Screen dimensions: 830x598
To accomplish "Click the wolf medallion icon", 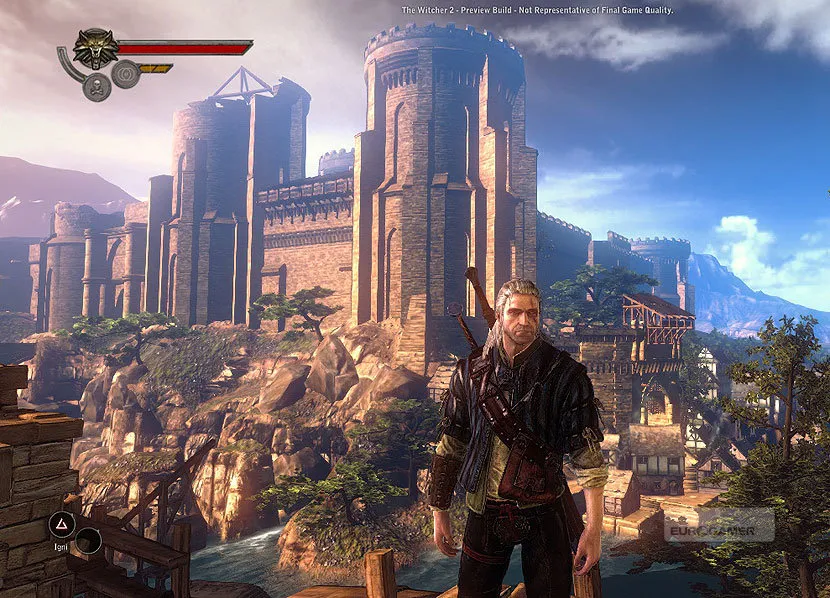I will 95,47.
